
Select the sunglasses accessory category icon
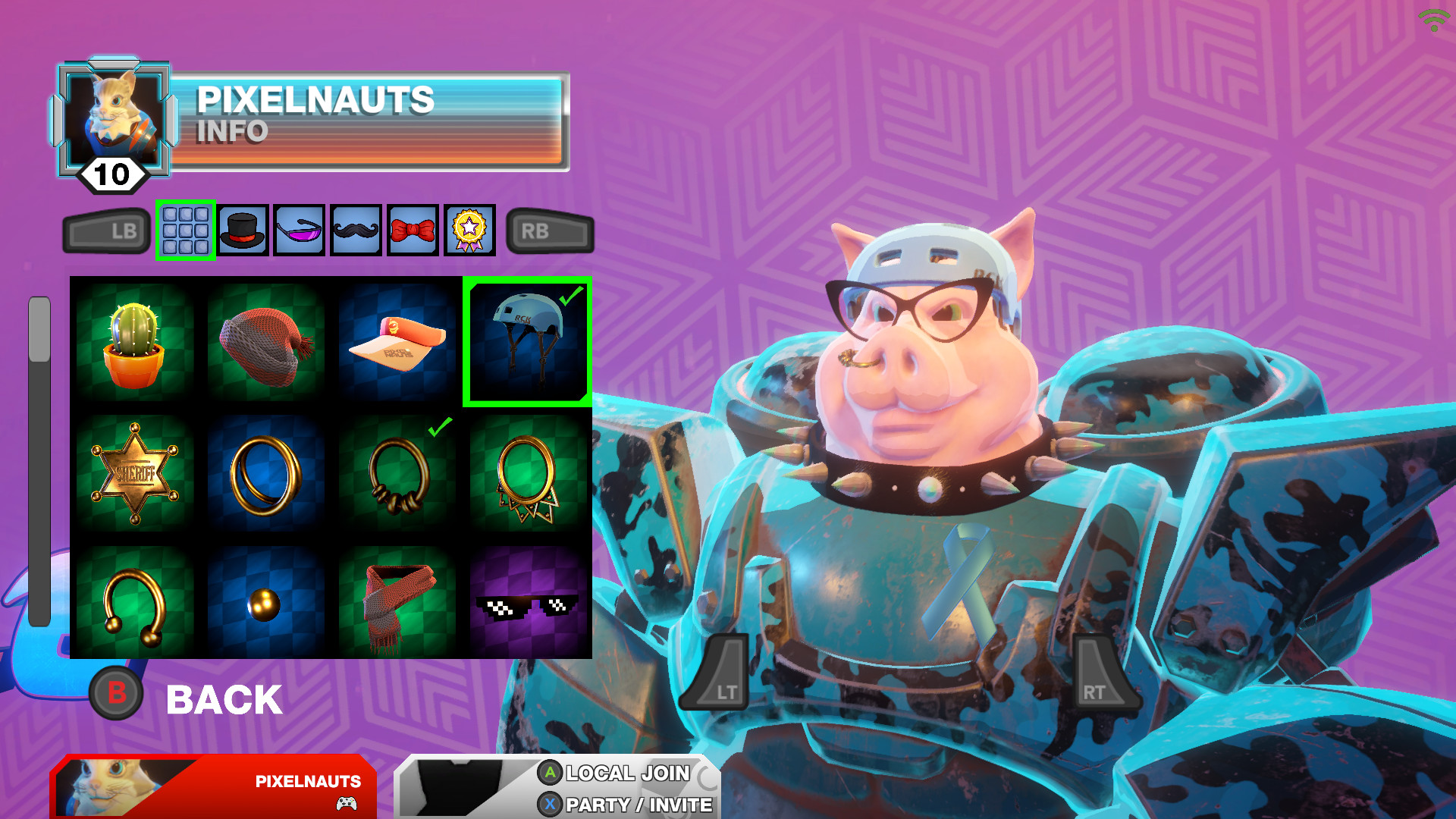pyautogui.click(x=299, y=231)
